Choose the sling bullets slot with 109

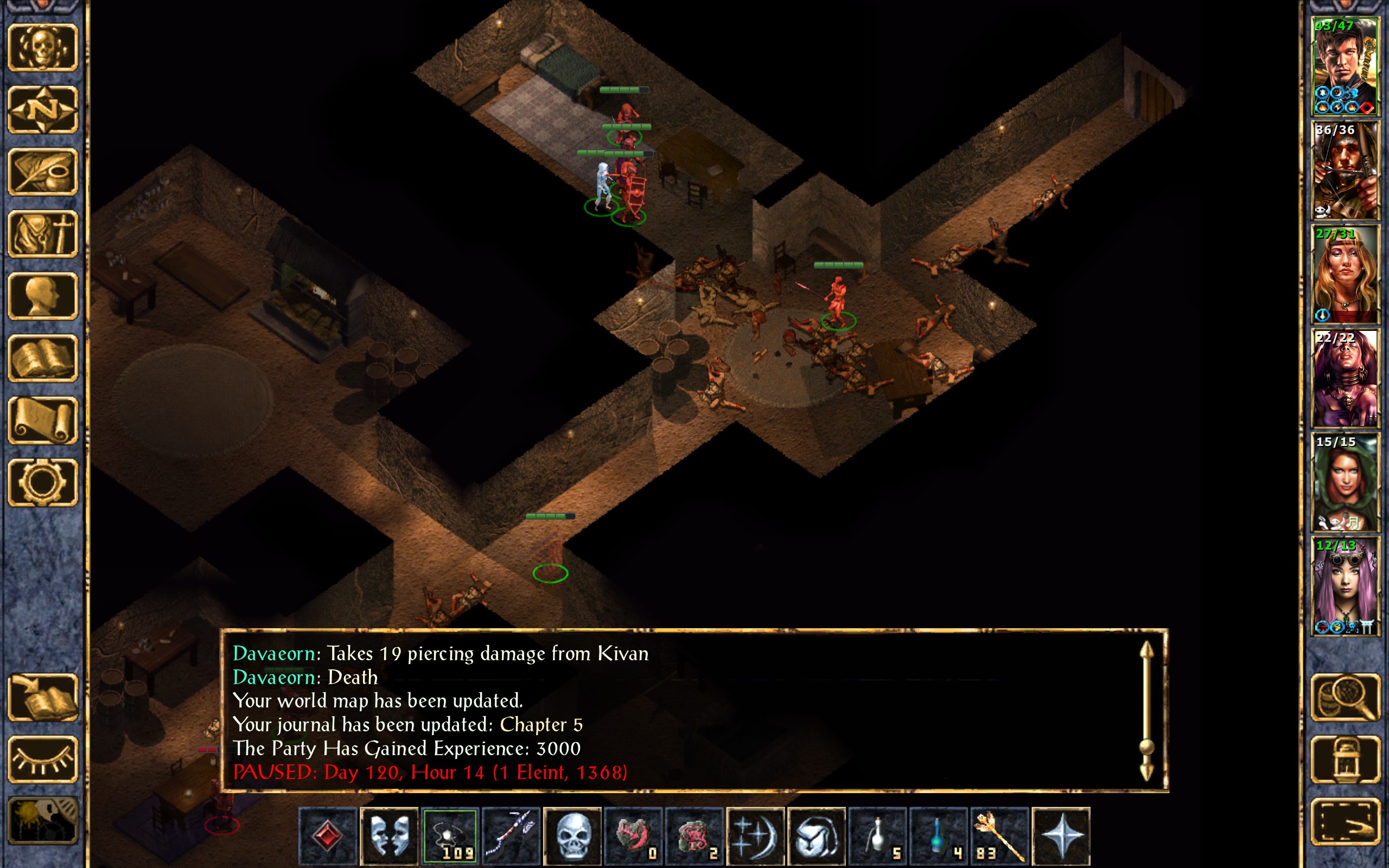[450, 836]
